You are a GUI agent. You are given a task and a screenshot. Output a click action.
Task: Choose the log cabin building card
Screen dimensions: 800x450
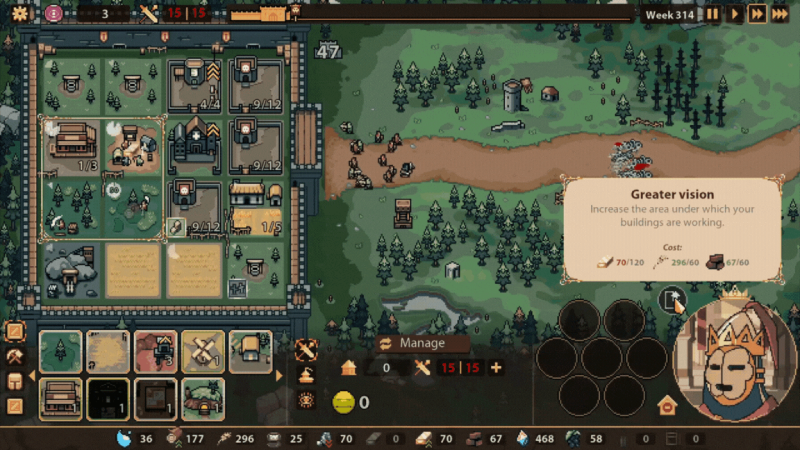point(60,398)
